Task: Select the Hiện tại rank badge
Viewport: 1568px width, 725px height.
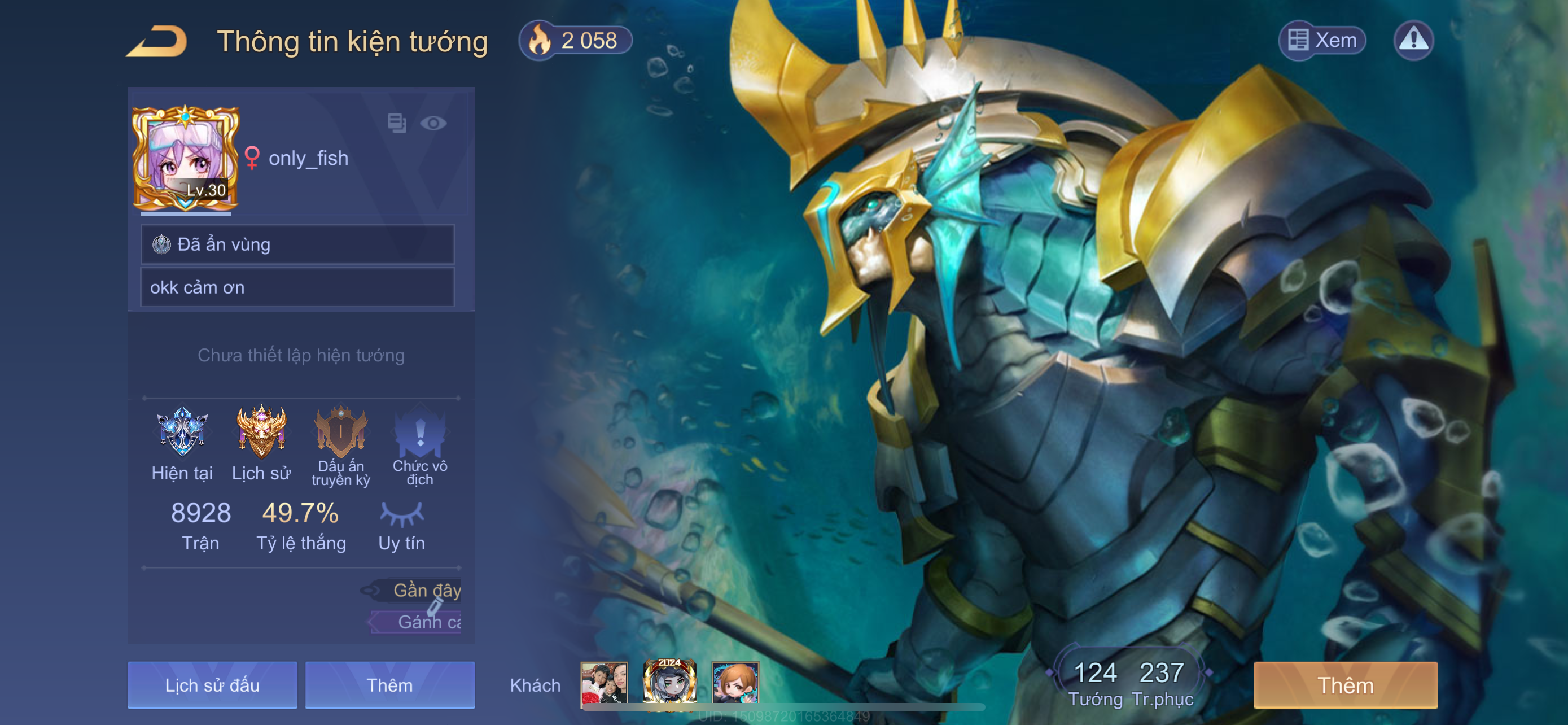Action: click(x=181, y=432)
